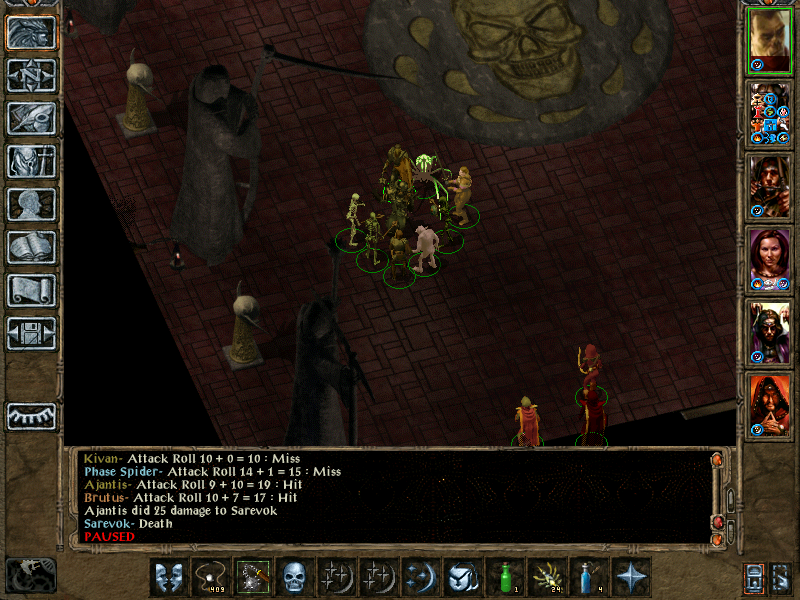800x600 pixels.
Task: Click the rest button with closed eye
Action: (x=31, y=416)
